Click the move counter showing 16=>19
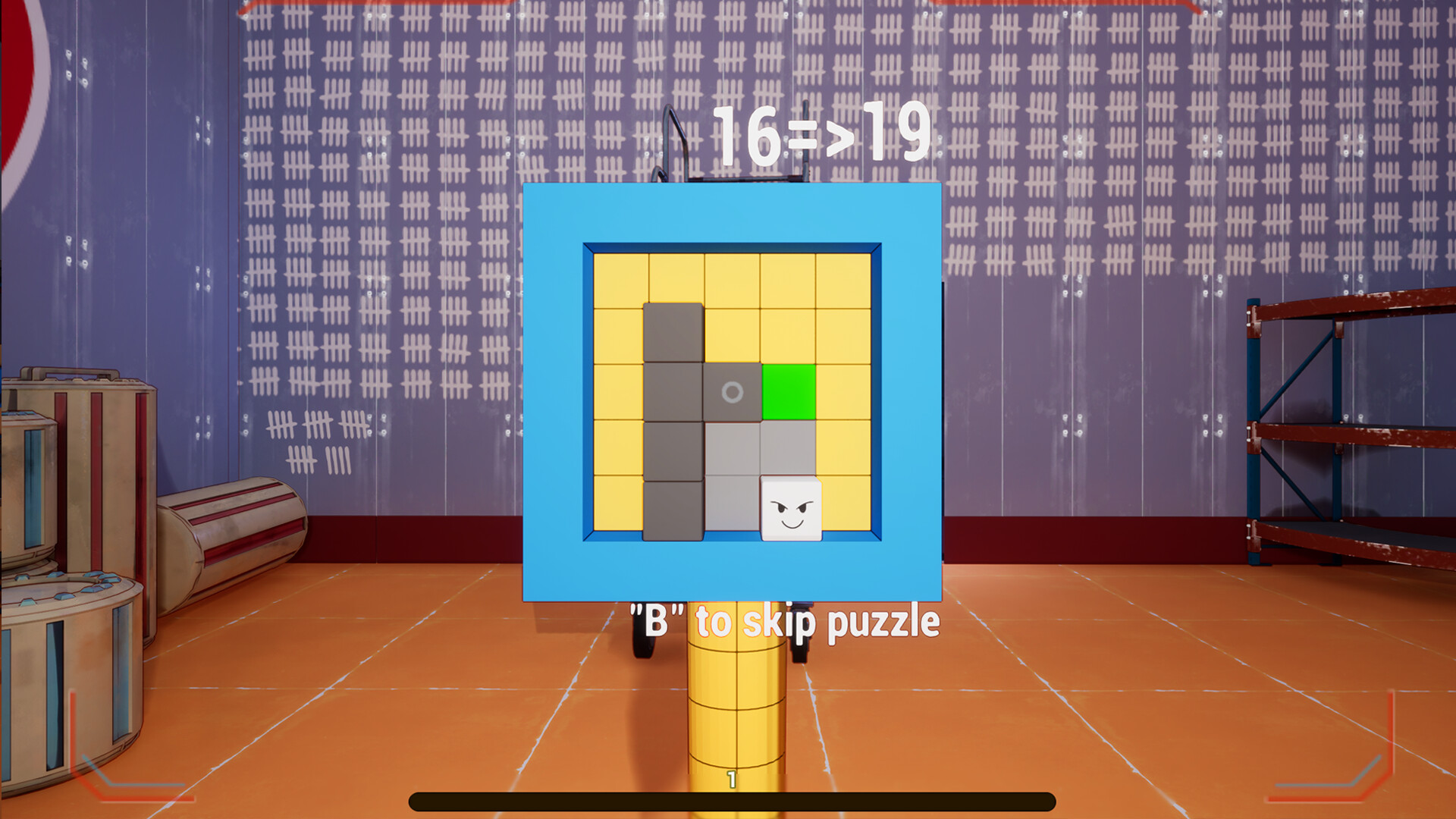This screenshot has width=1456, height=819. (x=824, y=133)
